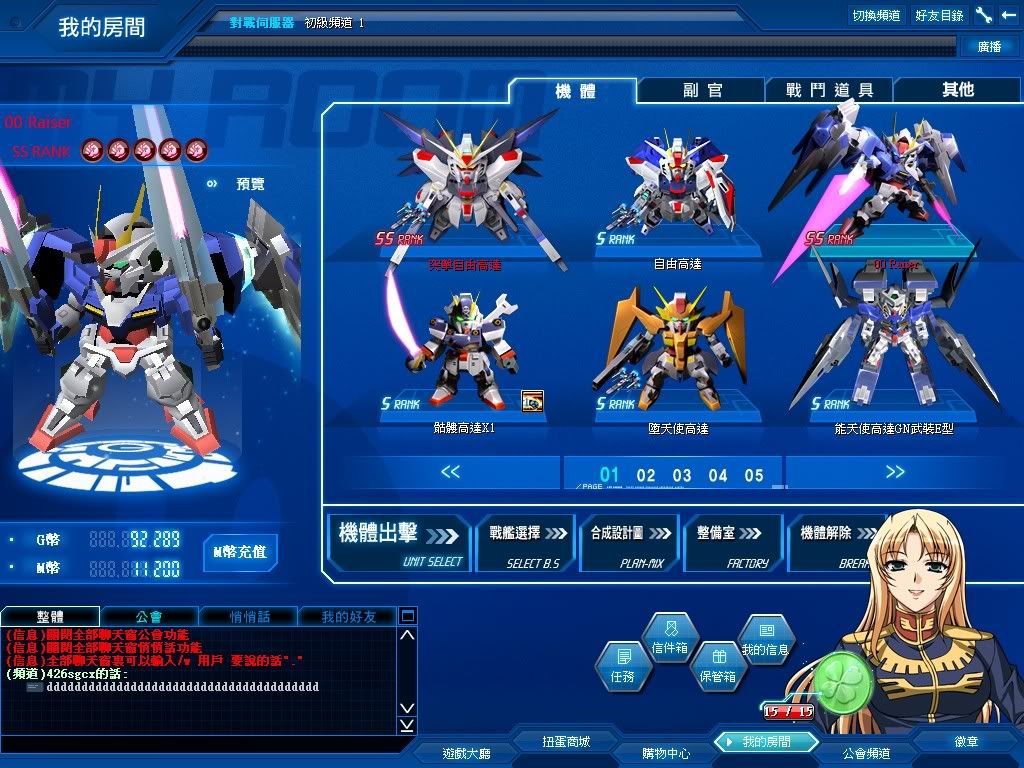Choose the 自由高達 mech unit

[x=678, y=200]
